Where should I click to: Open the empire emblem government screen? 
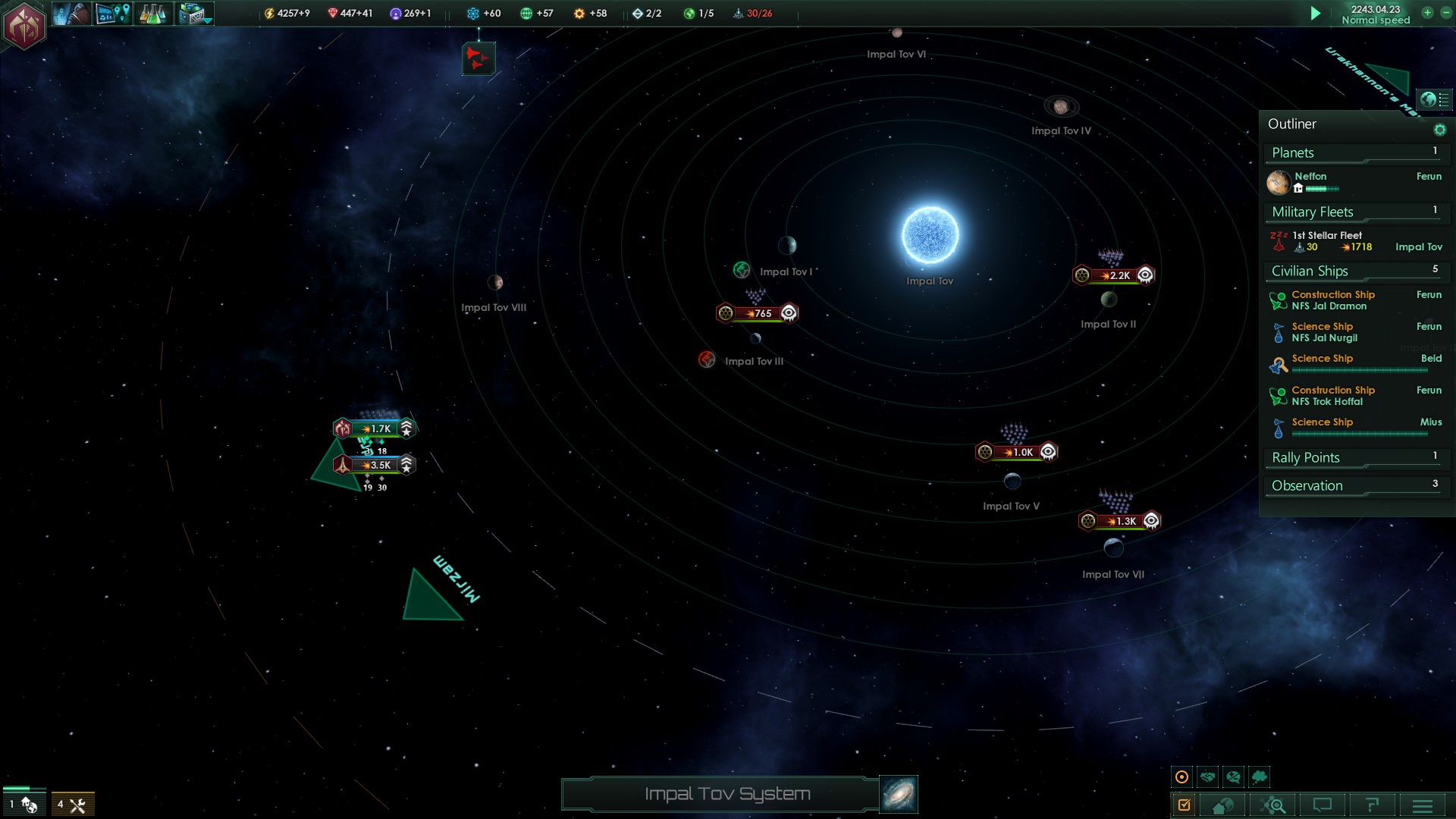(x=24, y=27)
